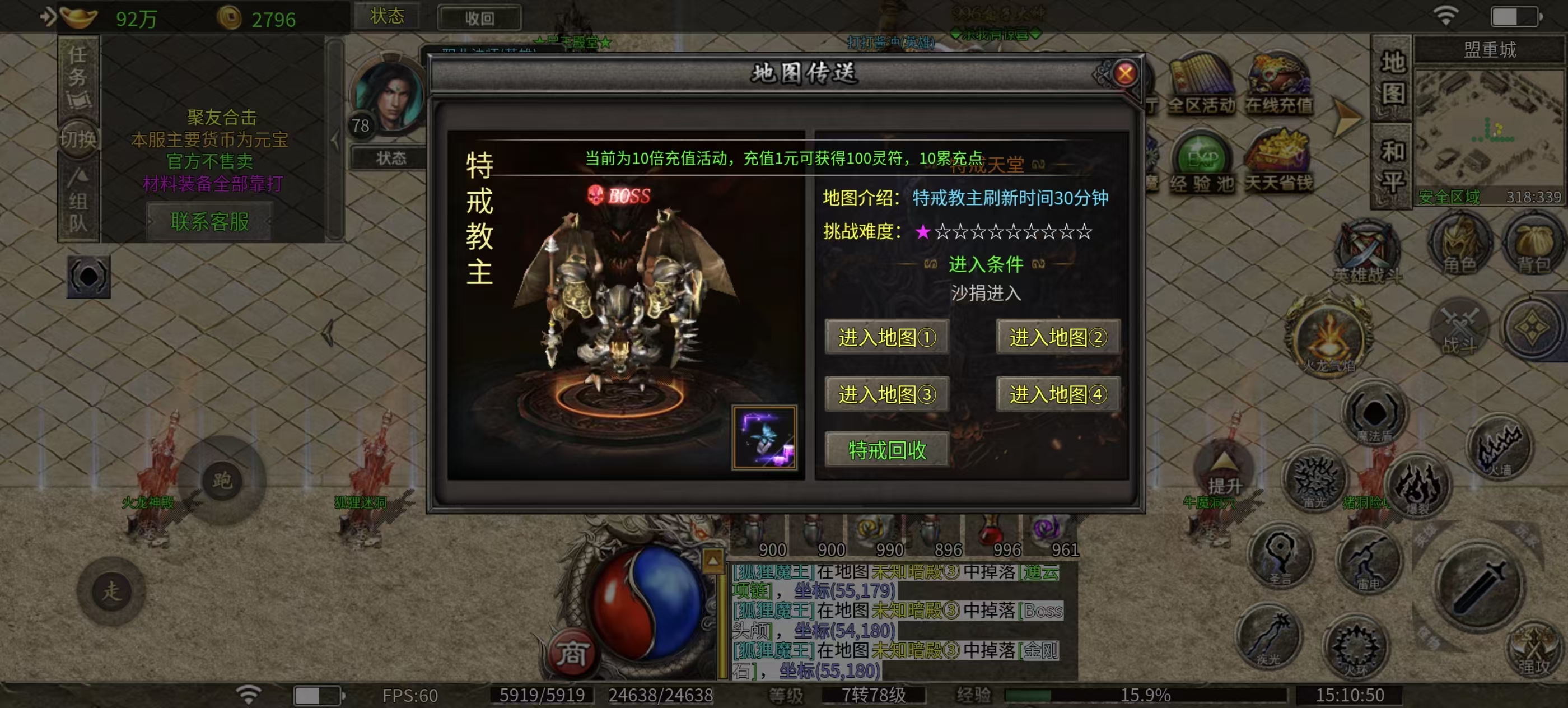
Task: Open 特戒回收 ring recycling
Action: tap(886, 450)
